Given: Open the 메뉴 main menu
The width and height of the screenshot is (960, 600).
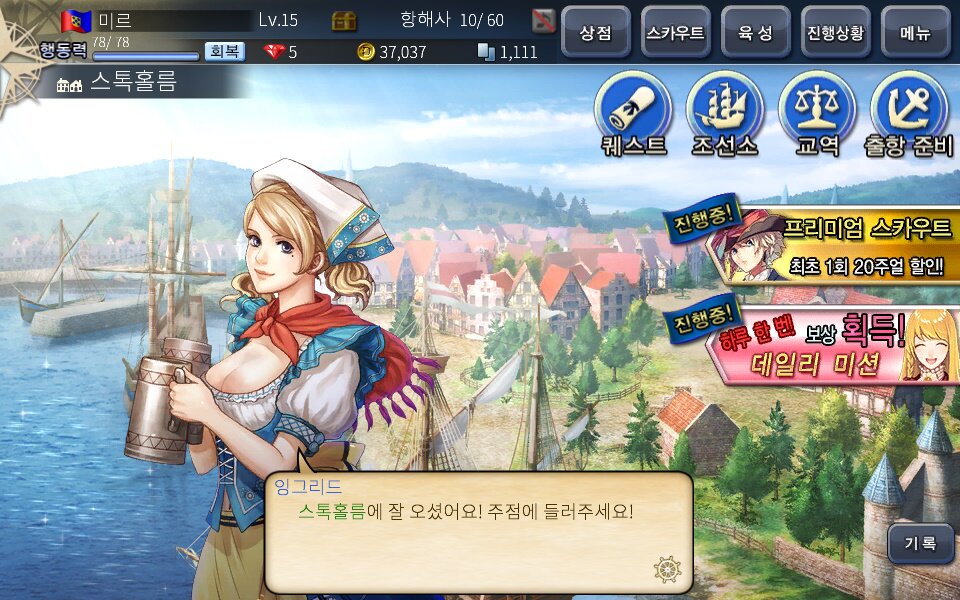Looking at the screenshot, I should point(915,32).
